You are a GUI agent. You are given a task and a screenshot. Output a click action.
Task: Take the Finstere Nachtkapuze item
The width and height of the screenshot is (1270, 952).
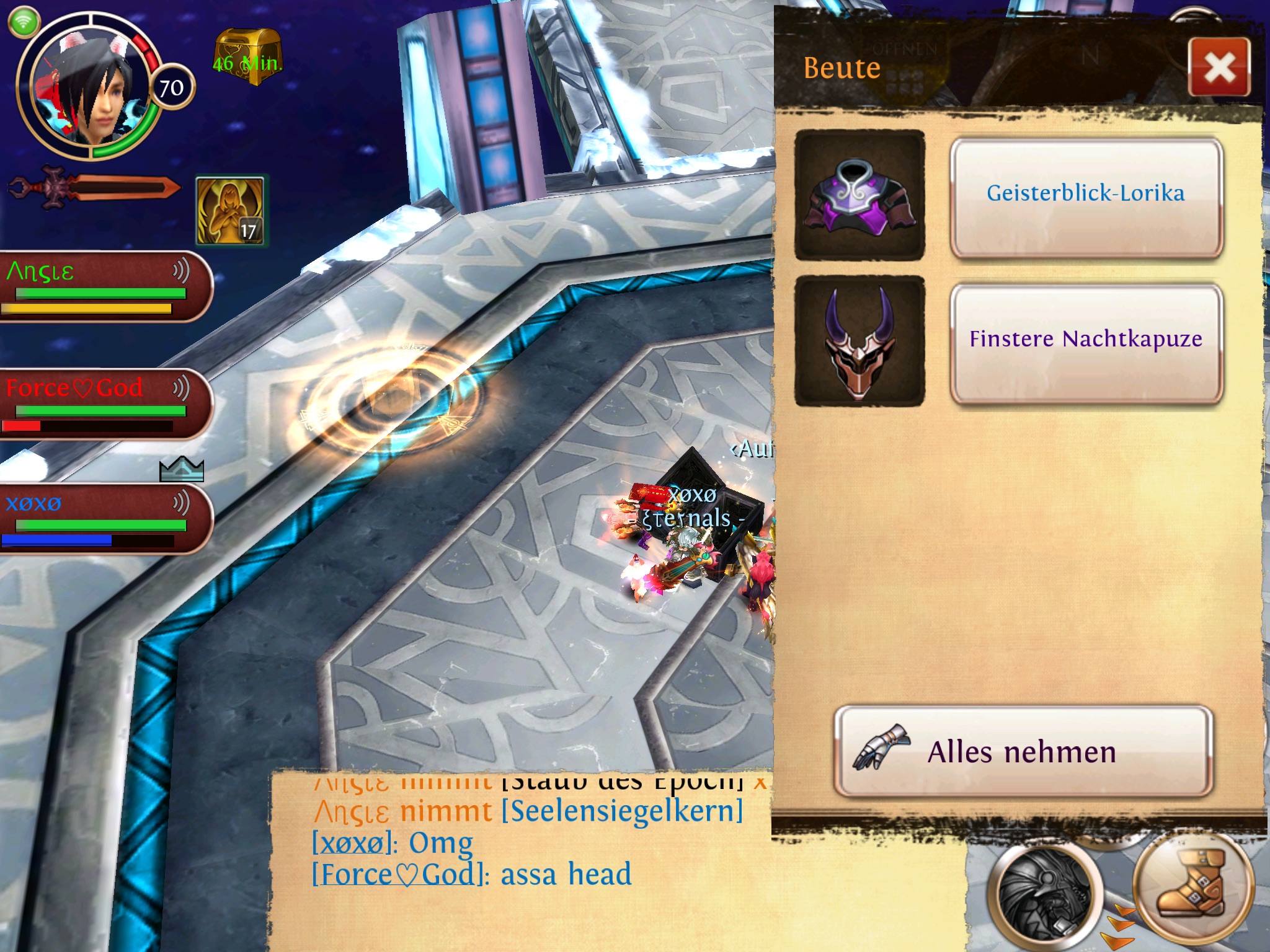1086,340
